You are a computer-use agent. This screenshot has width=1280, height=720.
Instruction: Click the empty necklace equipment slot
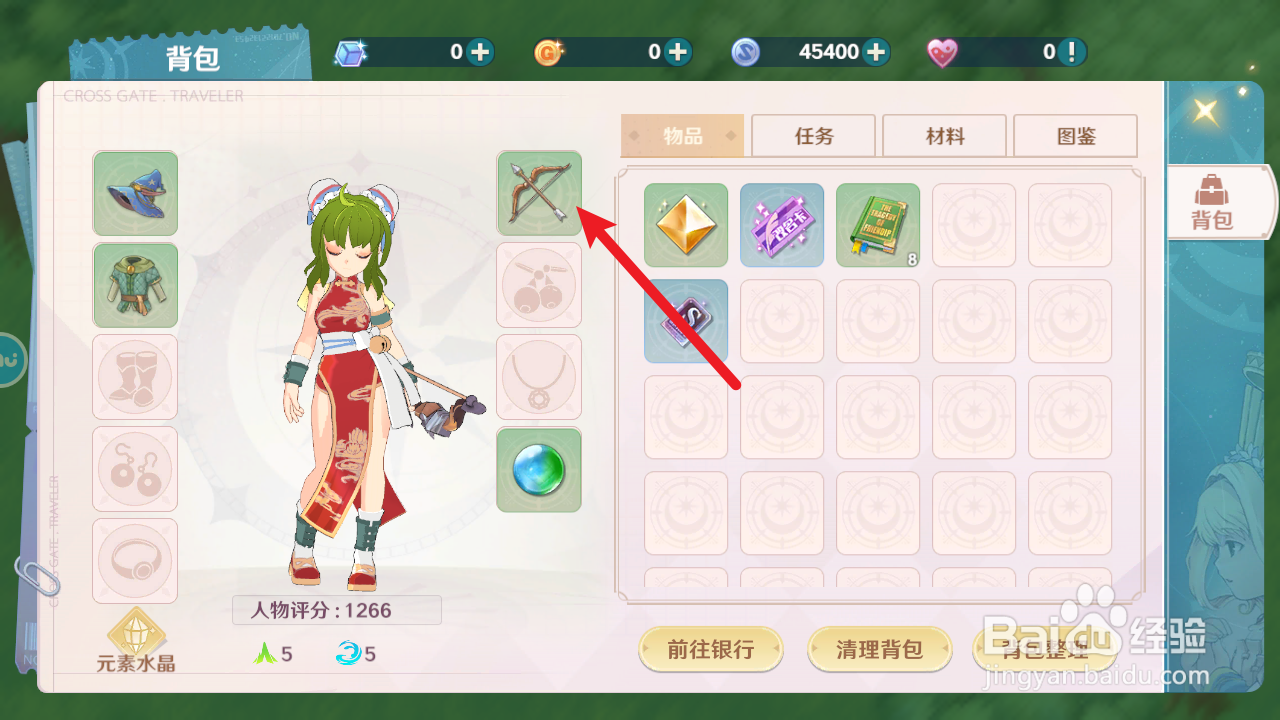point(539,377)
